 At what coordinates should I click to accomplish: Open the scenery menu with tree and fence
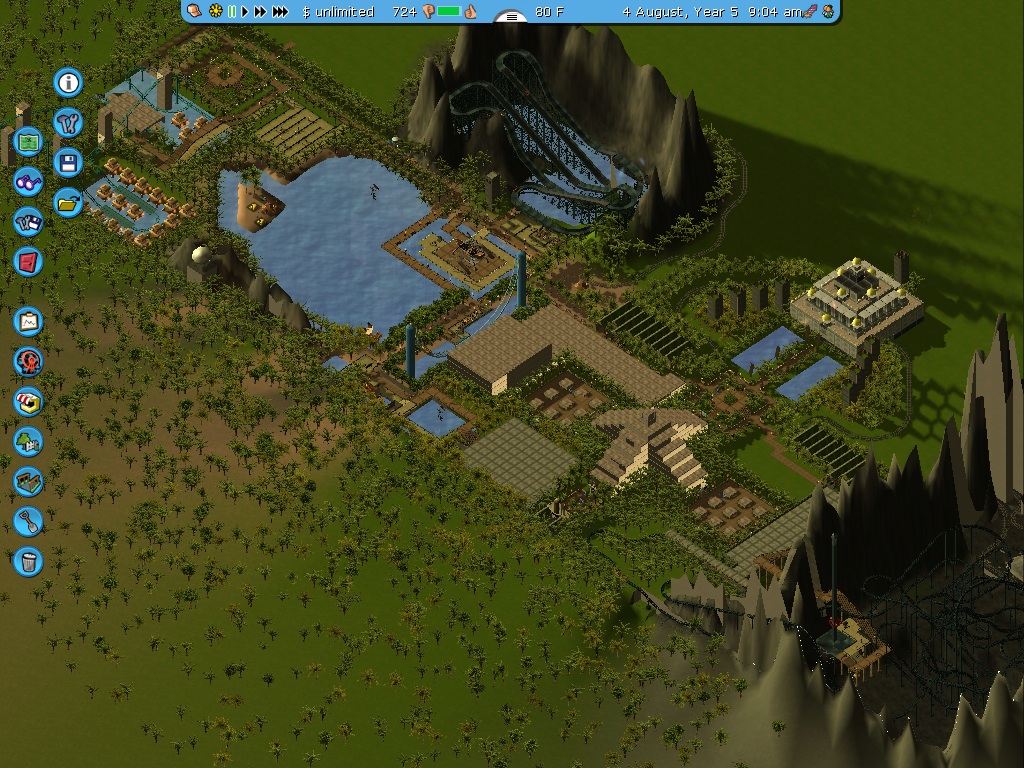click(29, 441)
